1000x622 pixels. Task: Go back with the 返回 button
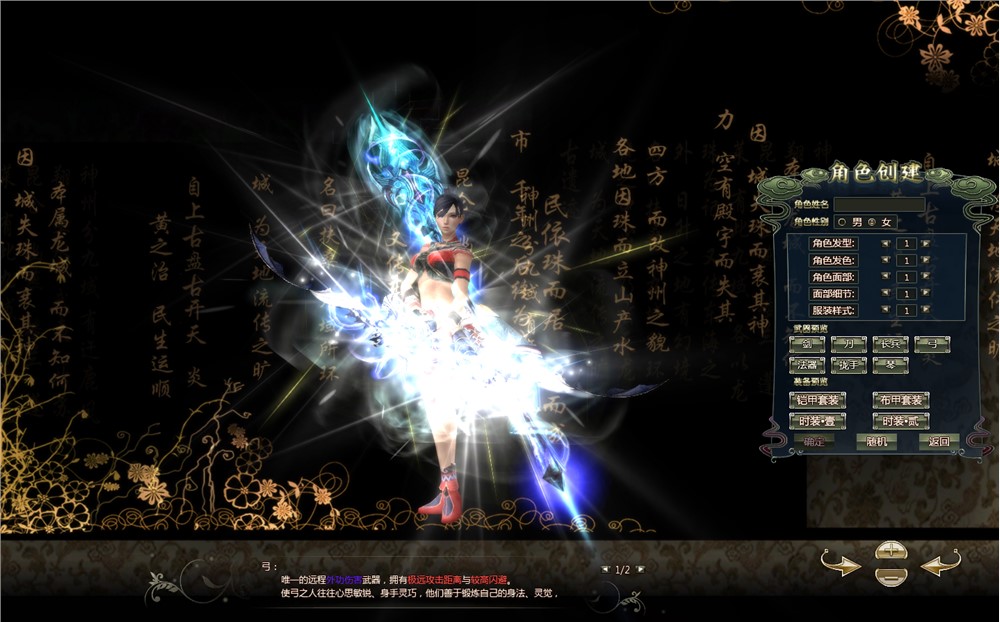[937, 441]
